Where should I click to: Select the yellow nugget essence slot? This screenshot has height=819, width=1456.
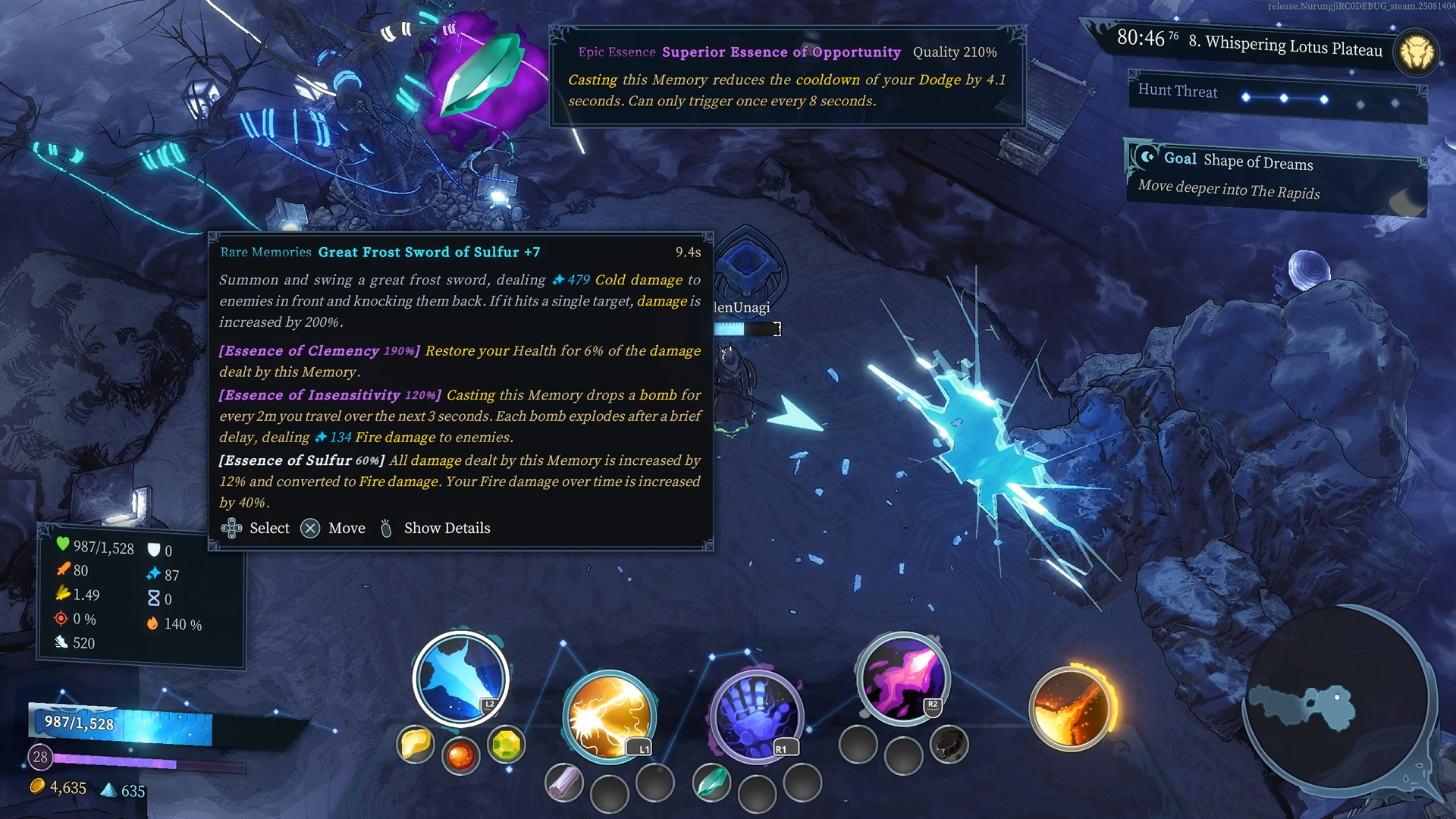click(x=415, y=745)
